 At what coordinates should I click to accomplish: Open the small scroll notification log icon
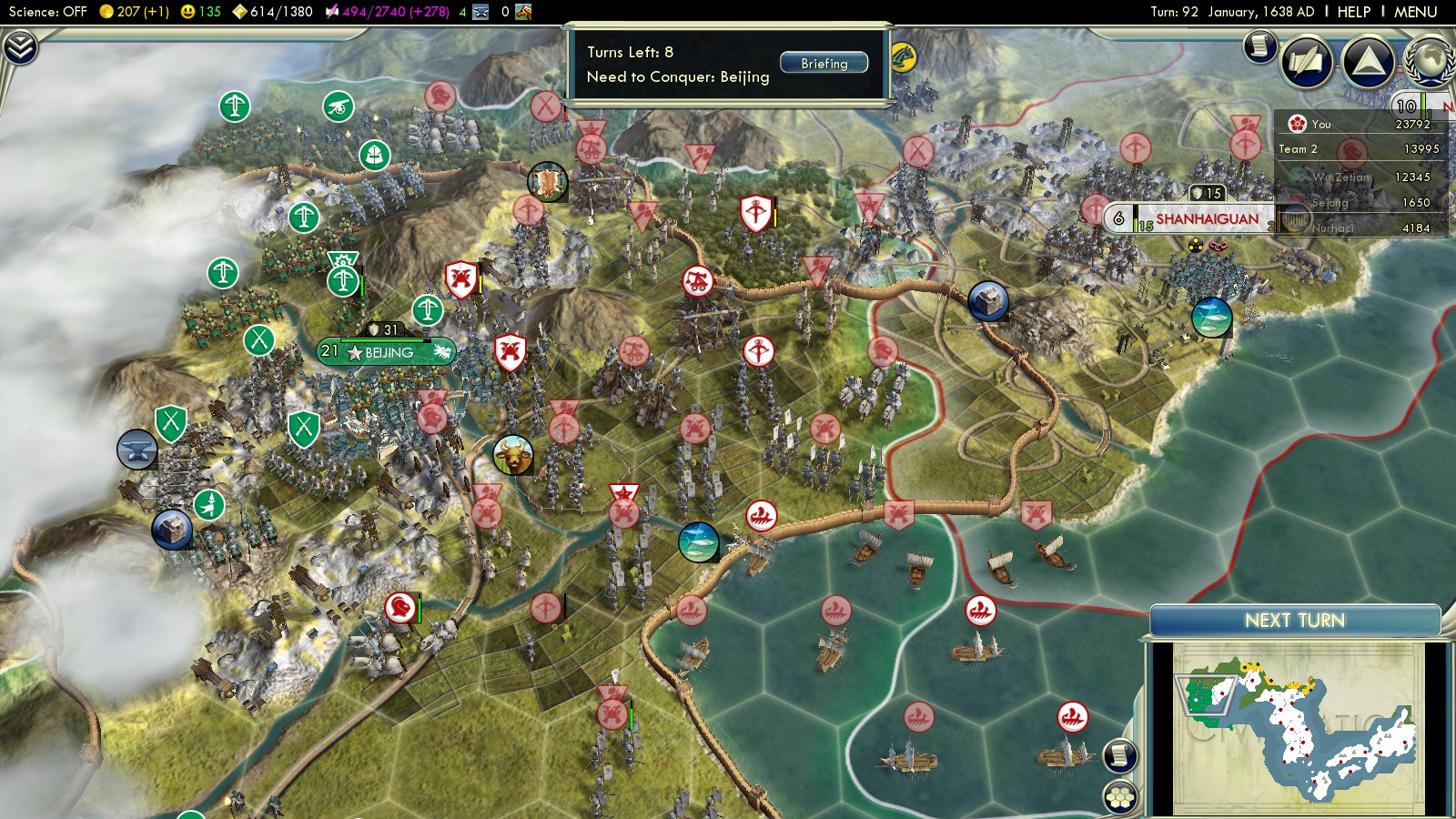[1260, 45]
